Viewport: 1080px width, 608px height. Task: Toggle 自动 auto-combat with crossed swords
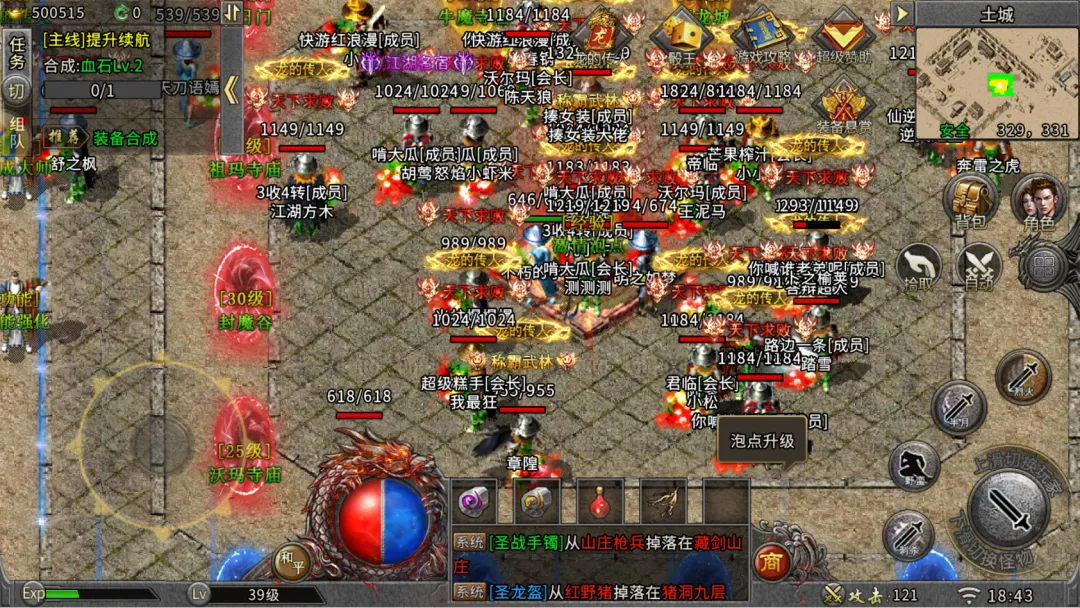978,267
